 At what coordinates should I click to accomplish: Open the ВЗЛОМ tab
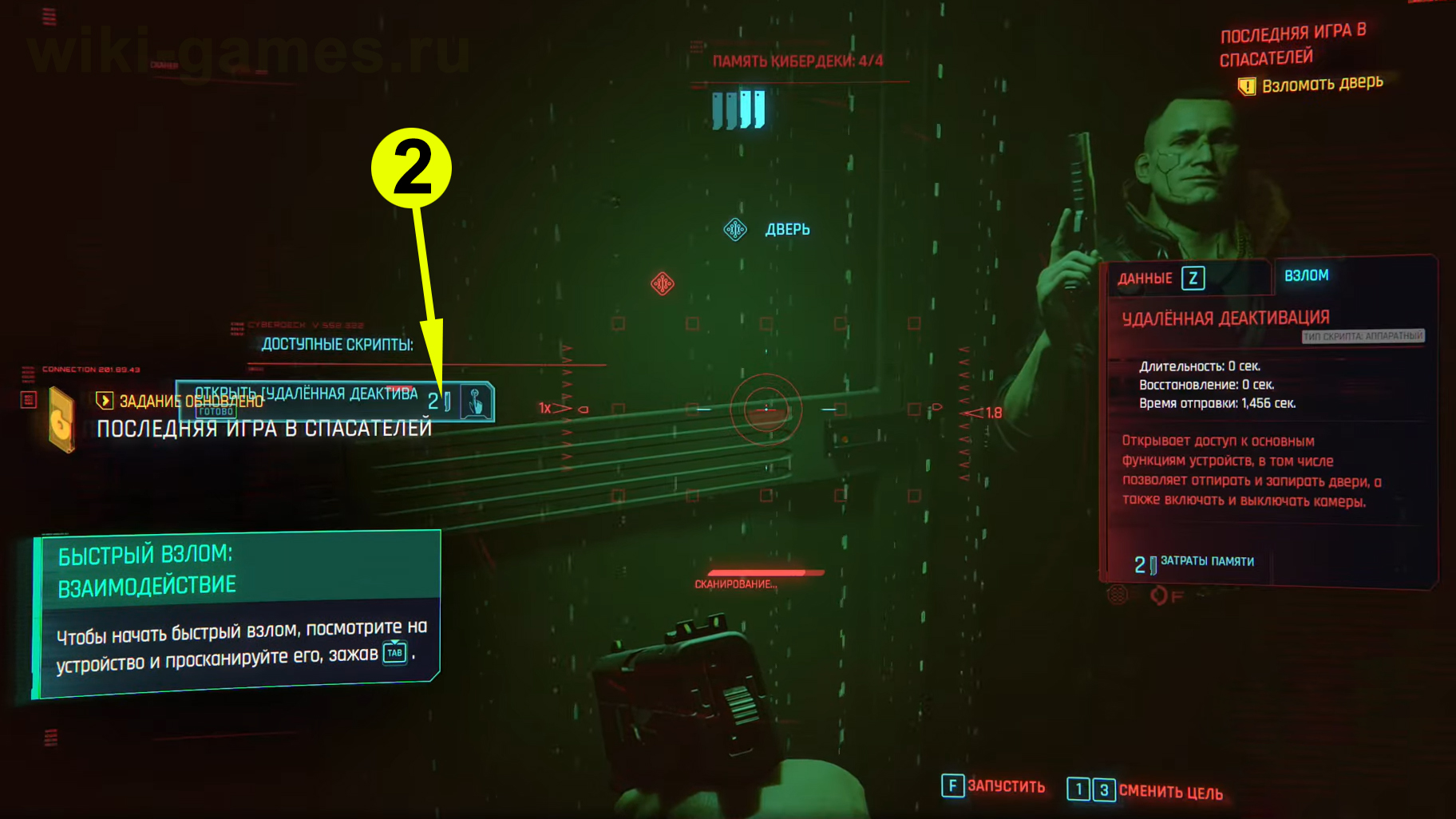pos(1307,275)
